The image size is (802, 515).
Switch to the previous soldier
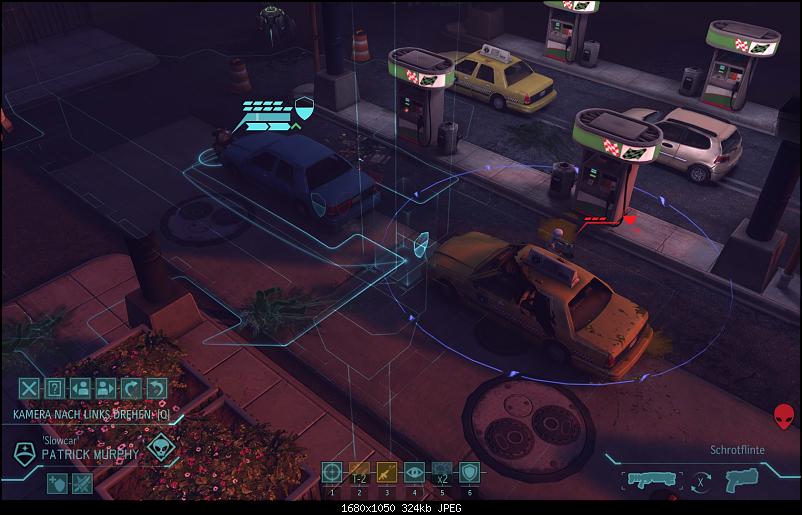tap(81, 389)
